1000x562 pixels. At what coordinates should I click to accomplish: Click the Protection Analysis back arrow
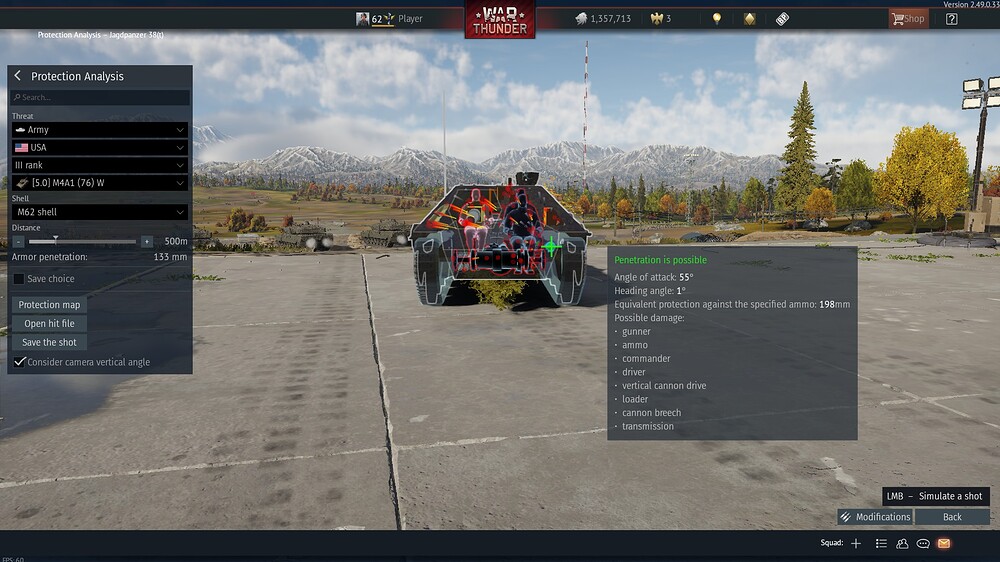point(17,76)
